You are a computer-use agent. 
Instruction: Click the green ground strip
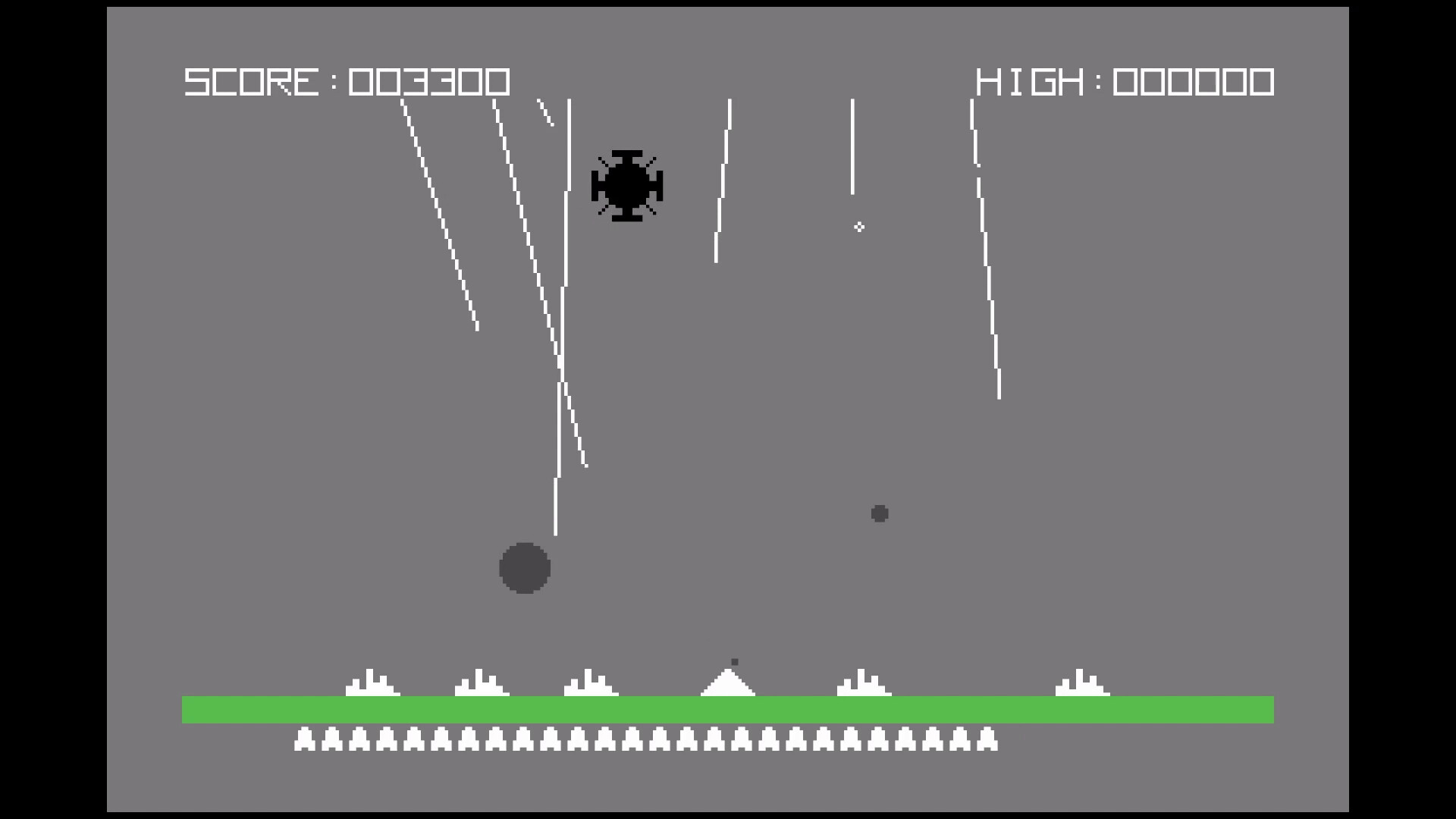tap(728, 708)
